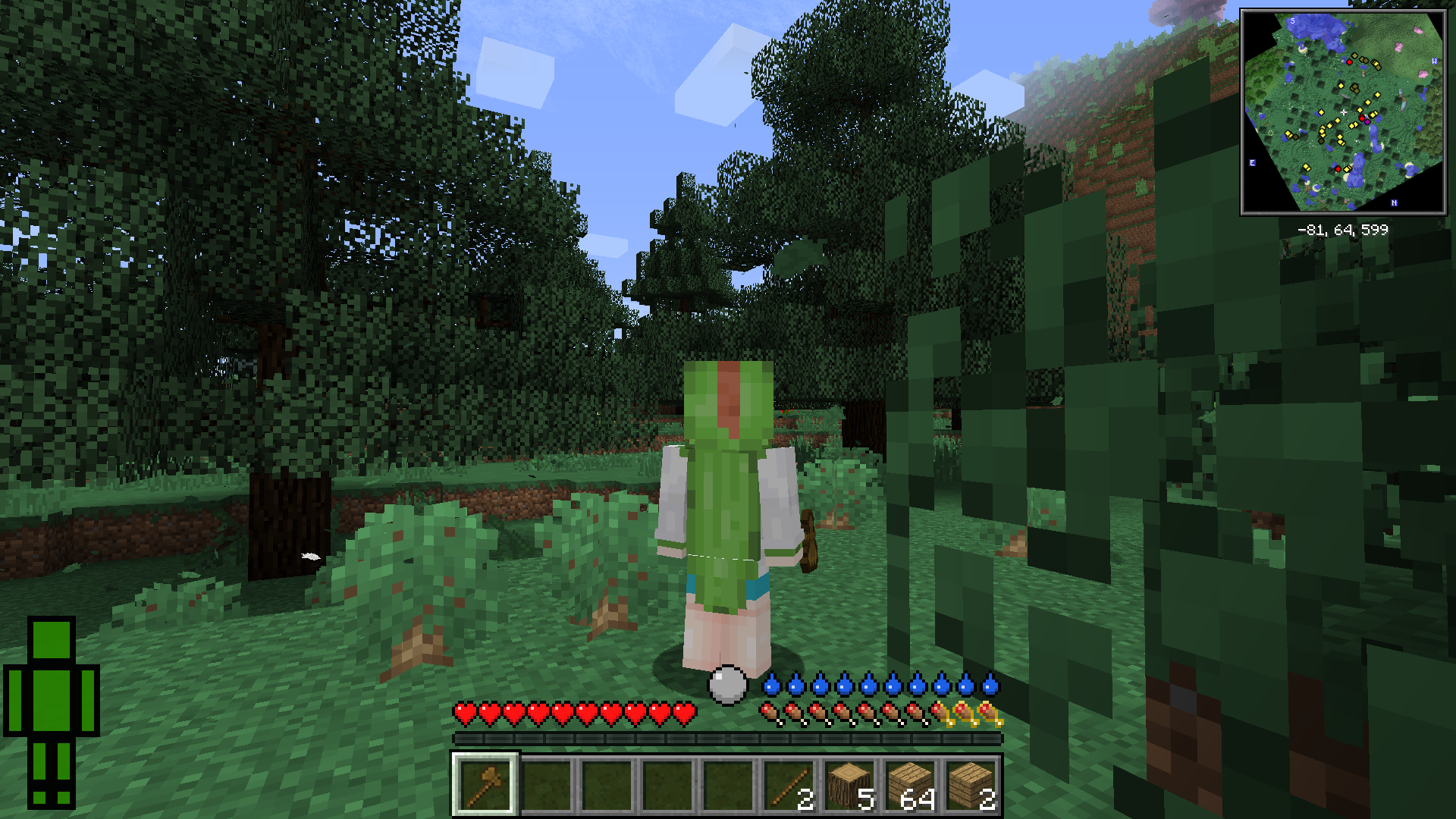Click the S compass label on the minimap
1456x819 pixels.
(x=1292, y=21)
